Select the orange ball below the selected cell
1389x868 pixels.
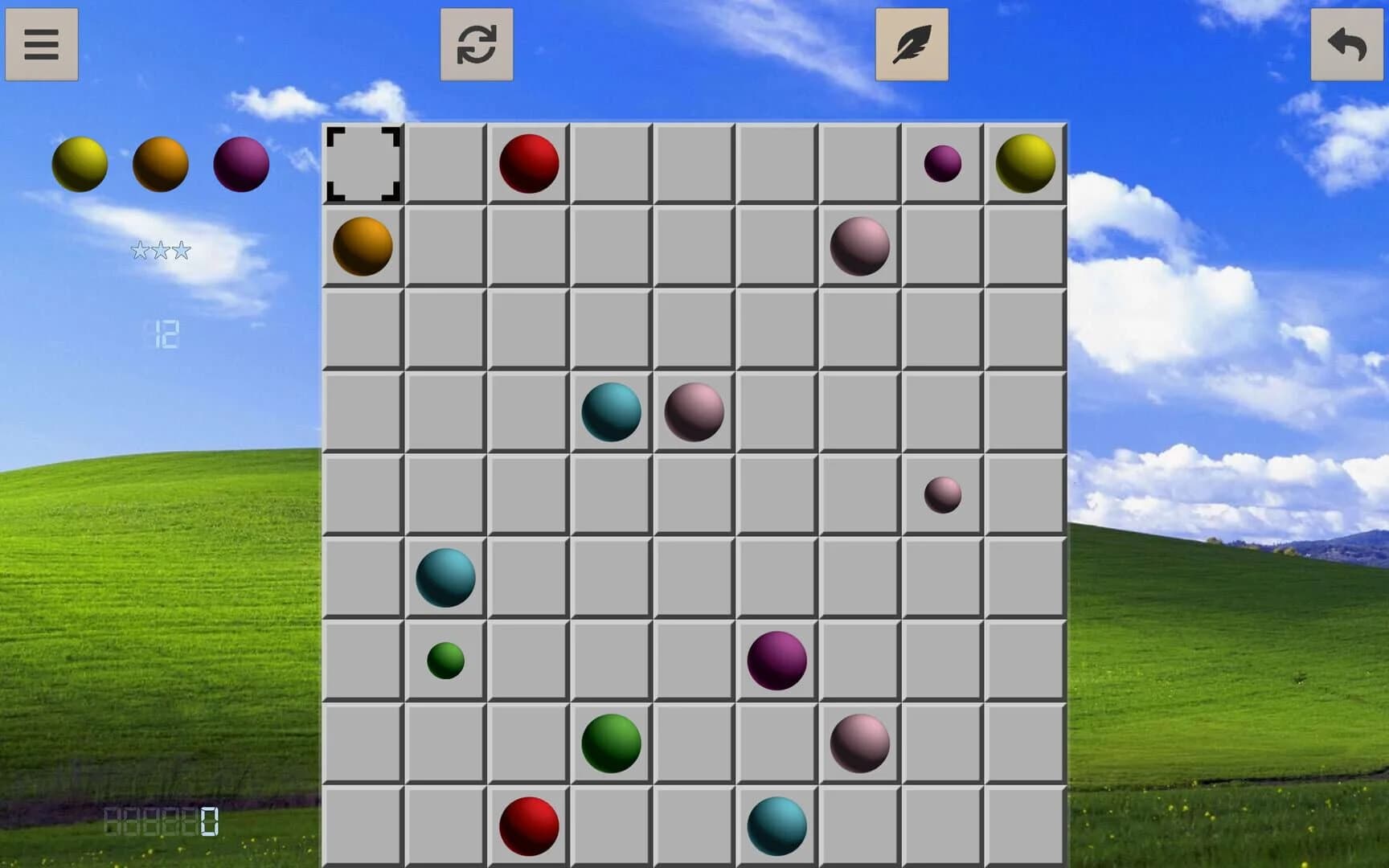(x=363, y=246)
